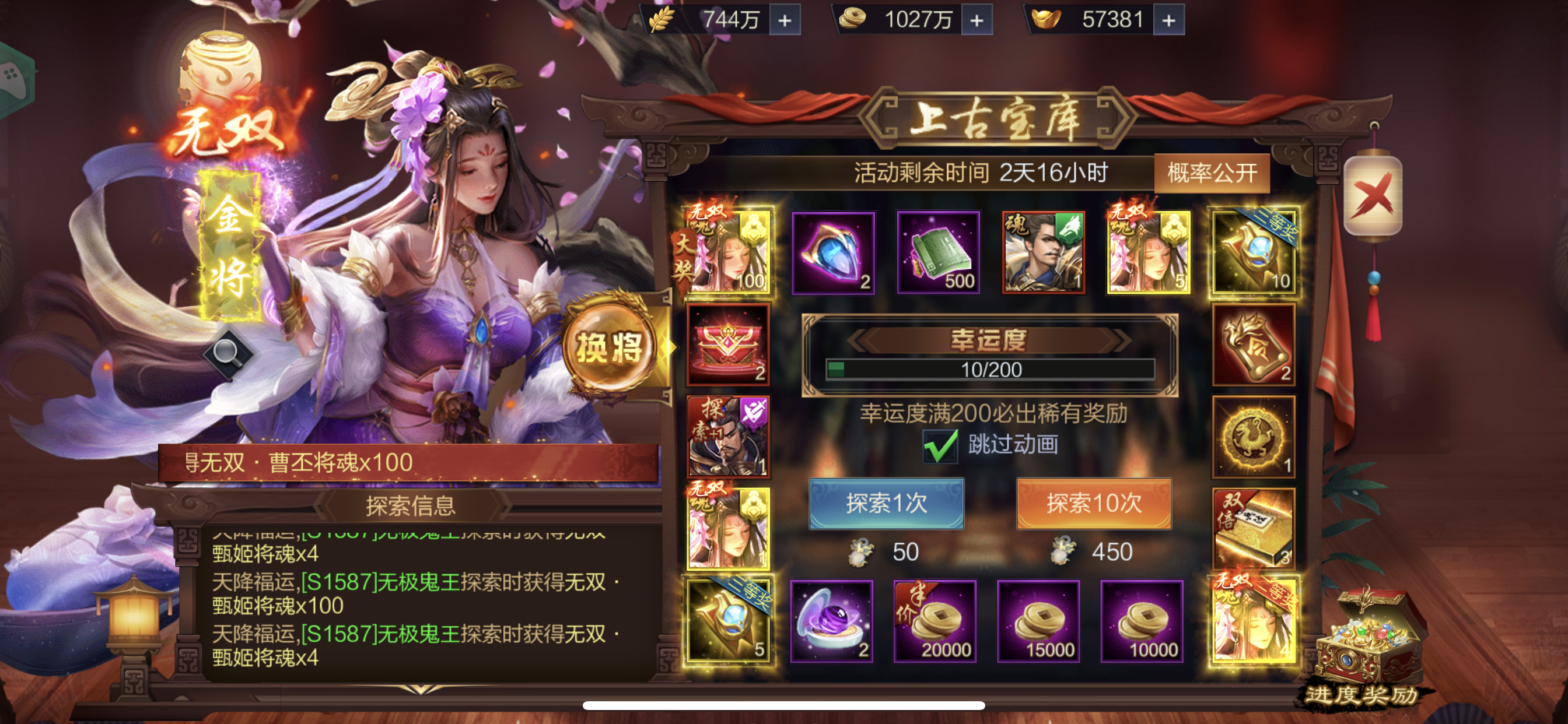The image size is (1568, 724).
Task: Click the 探索+1 Cao Cao item icon
Action: point(729,437)
